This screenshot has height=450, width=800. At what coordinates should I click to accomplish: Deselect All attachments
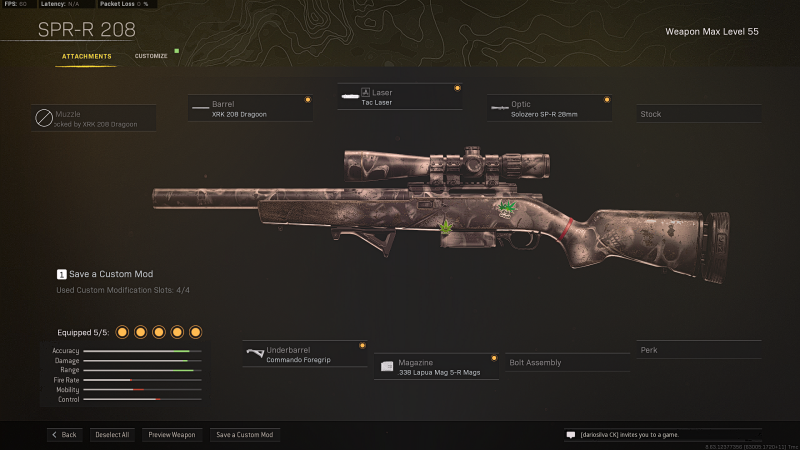[x=112, y=435]
